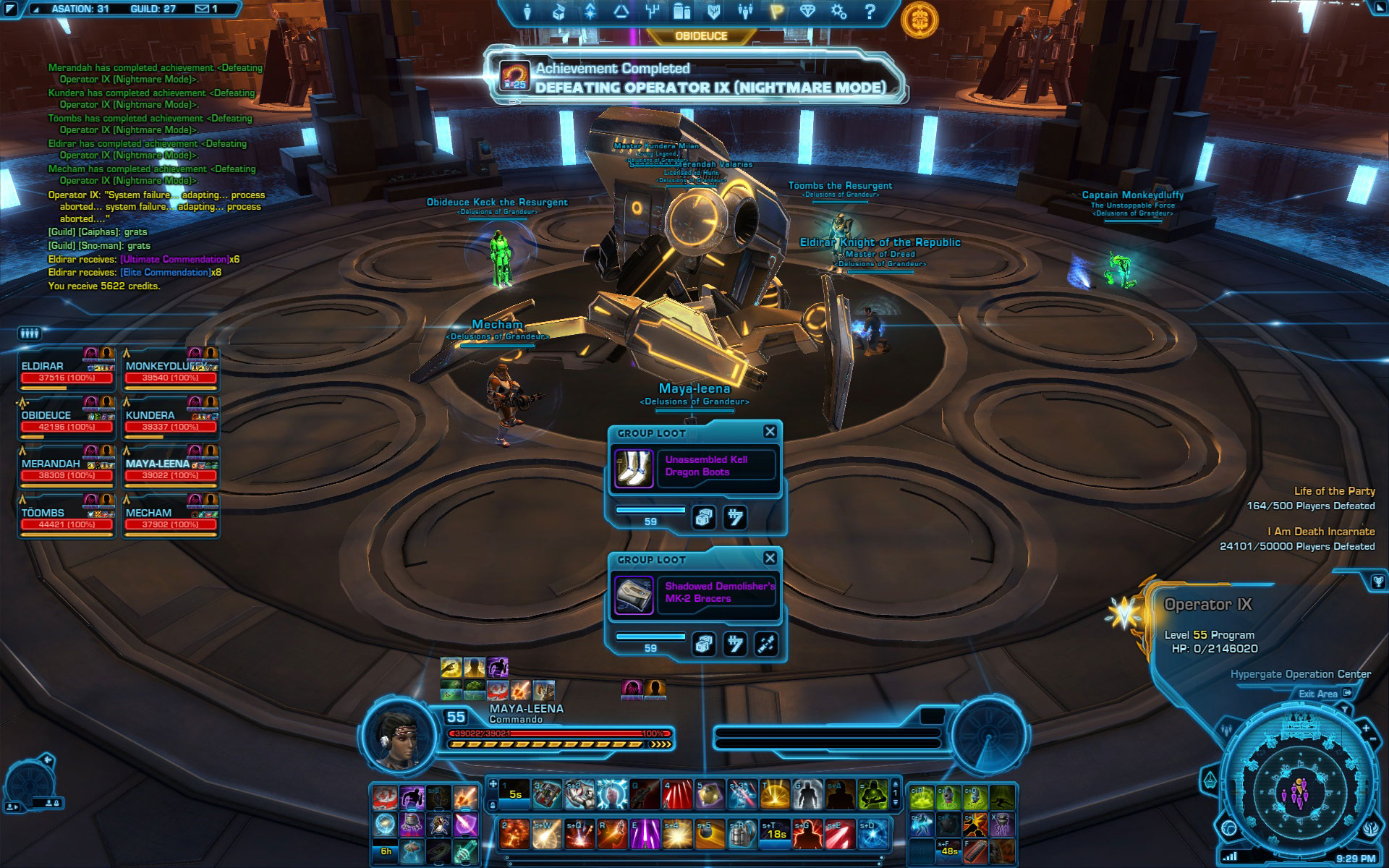Viewport: 1389px width, 868px height.
Task: Open the character sheet from top menu
Action: (527, 12)
